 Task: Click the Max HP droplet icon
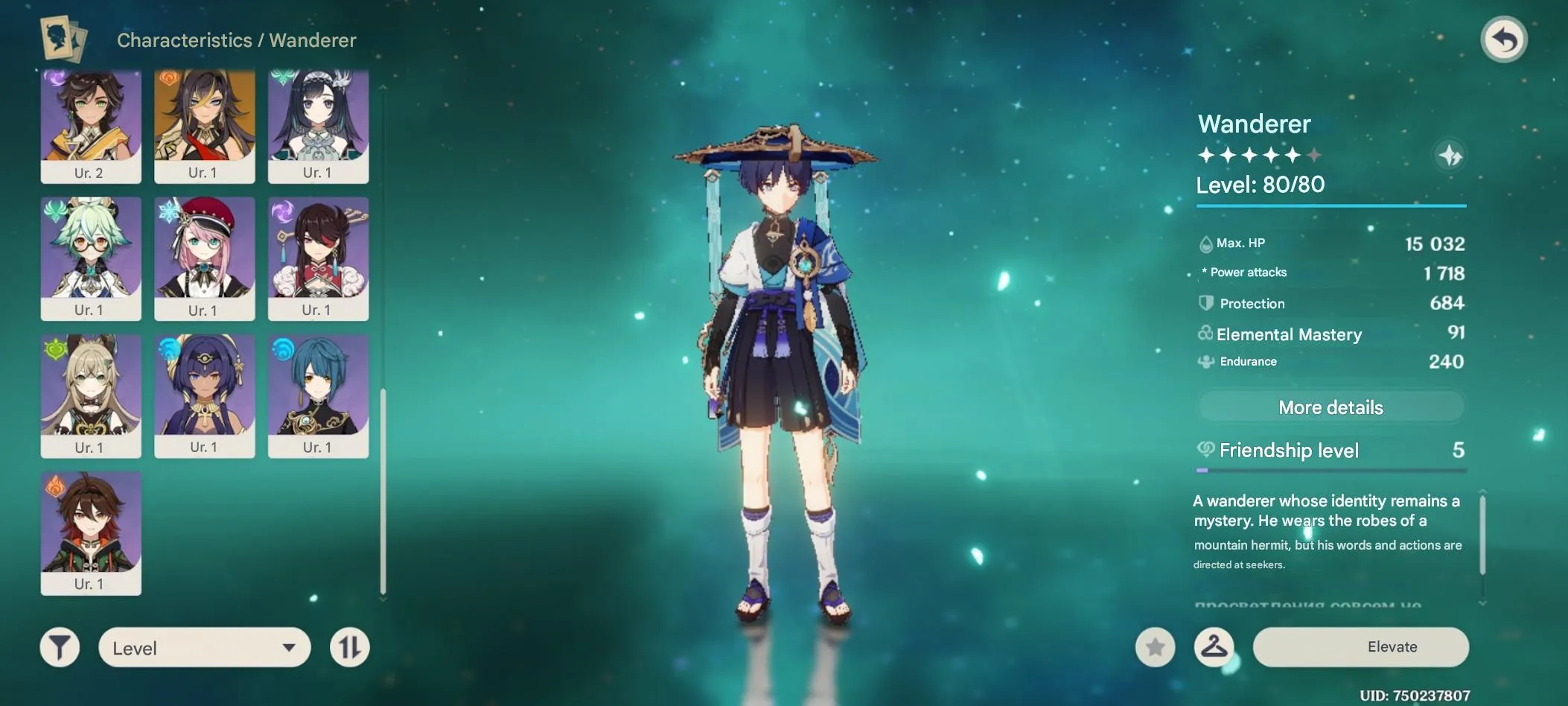pos(1208,242)
